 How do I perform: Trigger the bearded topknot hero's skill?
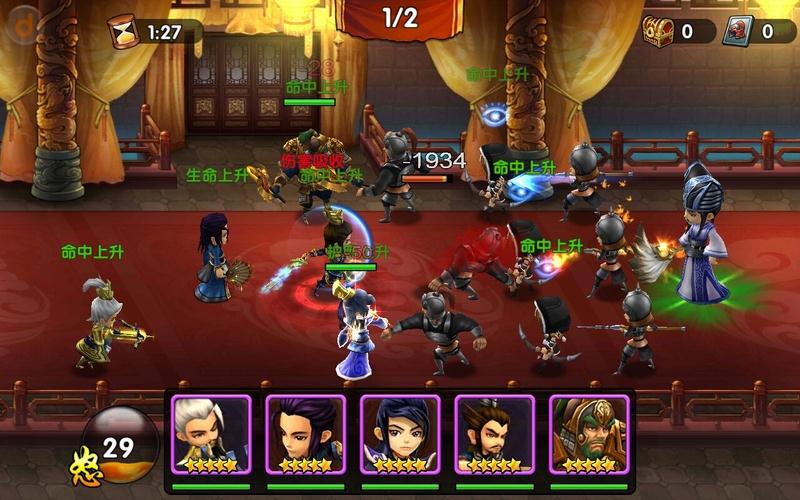(494, 434)
